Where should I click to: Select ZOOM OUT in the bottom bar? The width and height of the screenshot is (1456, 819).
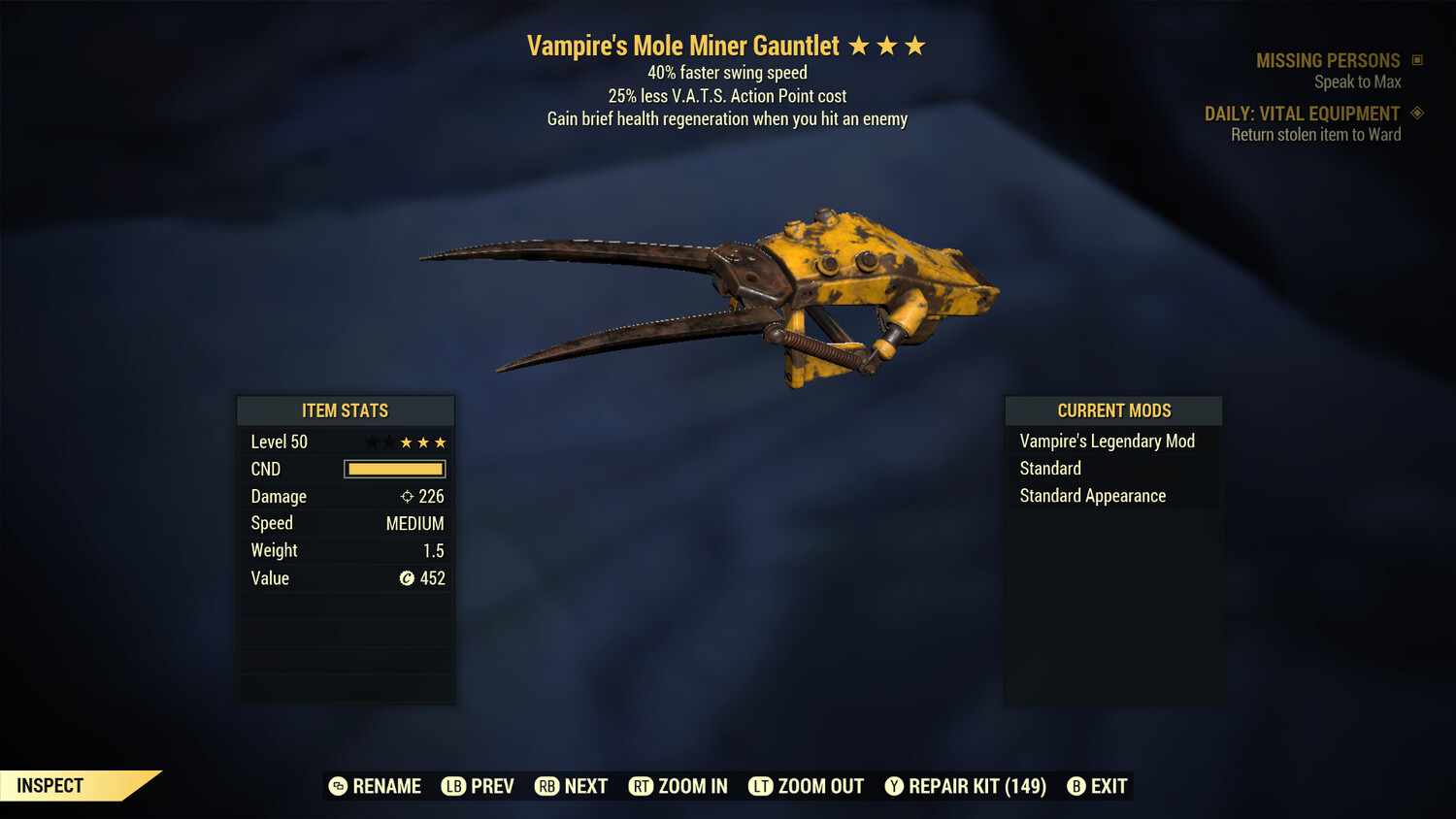click(x=807, y=786)
